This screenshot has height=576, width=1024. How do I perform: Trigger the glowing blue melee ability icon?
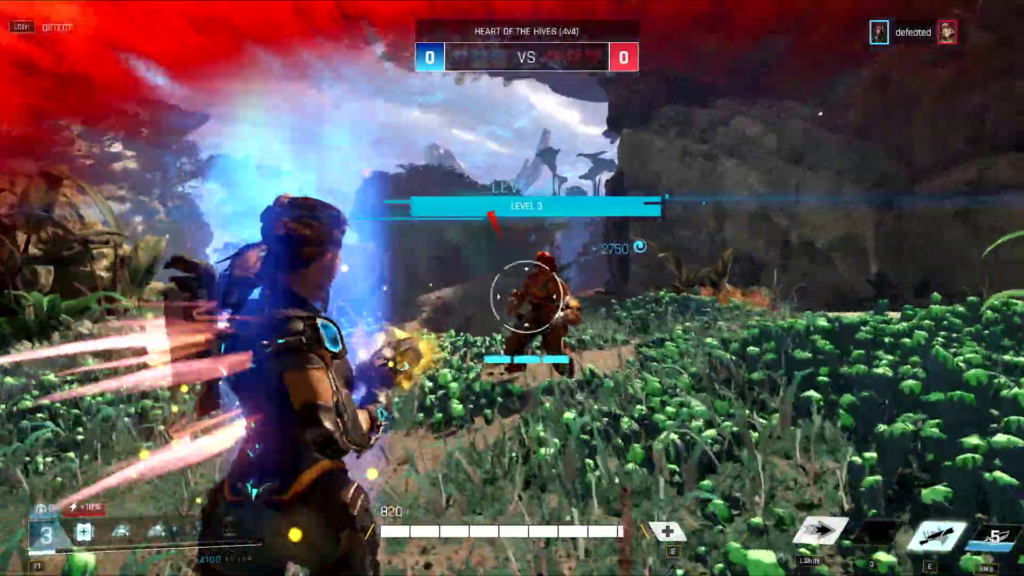click(937, 535)
